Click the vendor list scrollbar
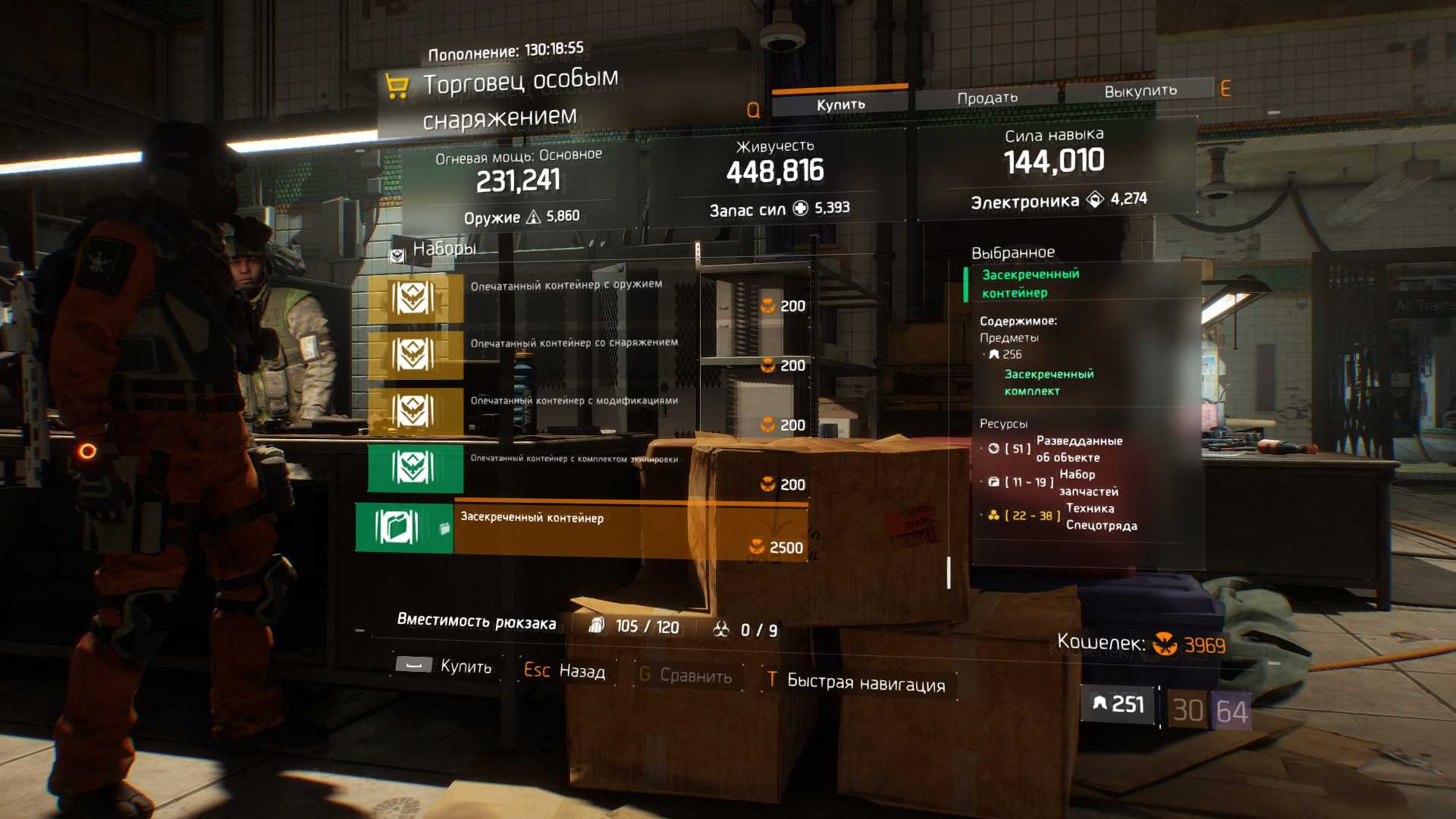Image resolution: width=1456 pixels, height=819 pixels. (x=949, y=573)
